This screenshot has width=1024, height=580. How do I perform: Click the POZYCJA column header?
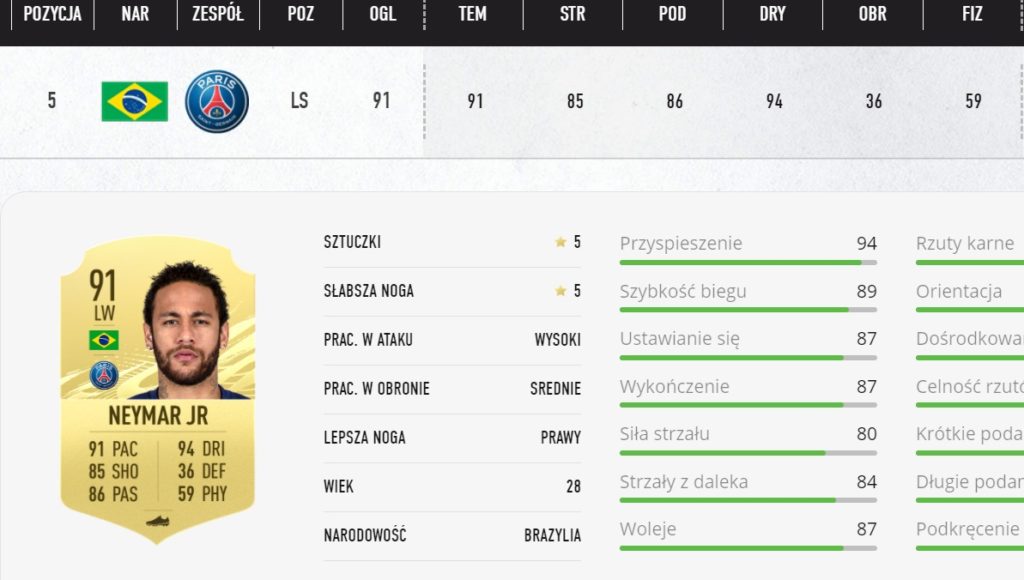(x=52, y=14)
